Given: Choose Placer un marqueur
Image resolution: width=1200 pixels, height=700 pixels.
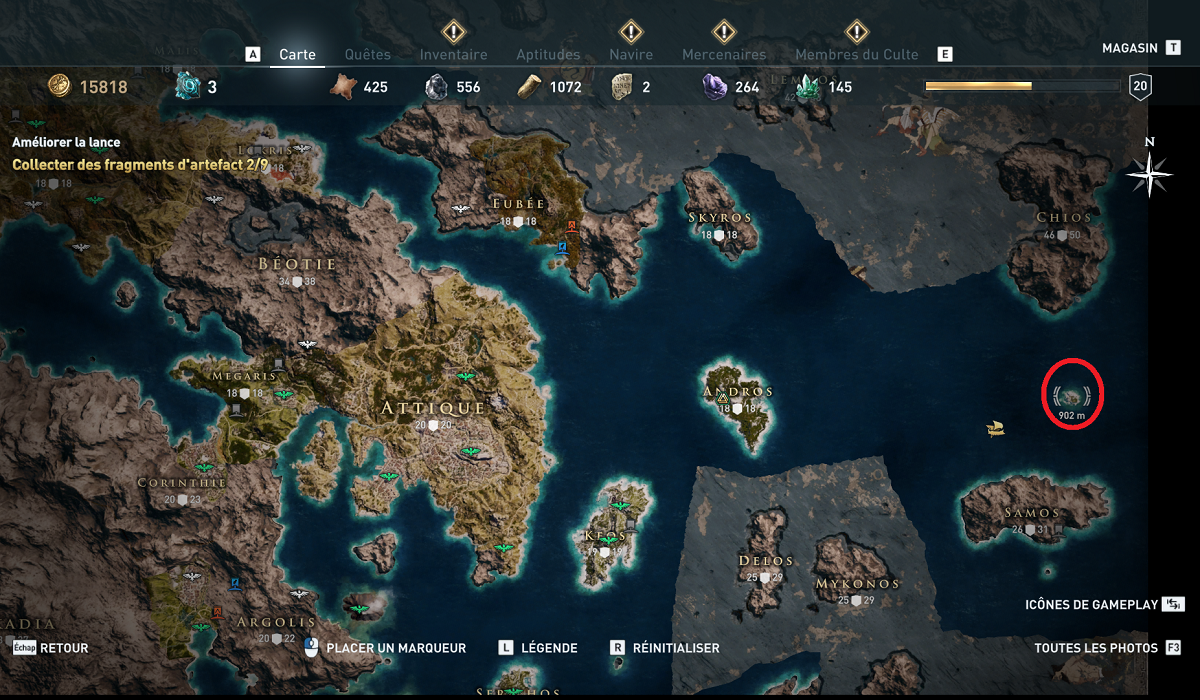Looking at the screenshot, I should click(x=386, y=648).
